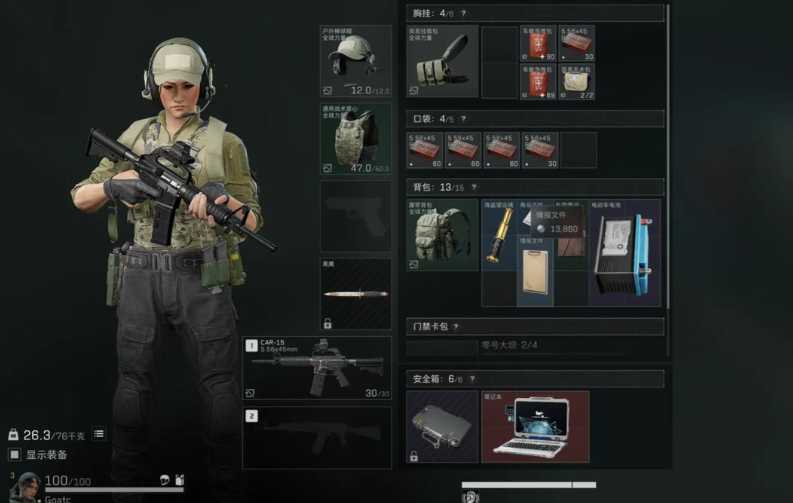793x503 pixels.
Task: Open the weight details list icon
Action: [x=99, y=434]
